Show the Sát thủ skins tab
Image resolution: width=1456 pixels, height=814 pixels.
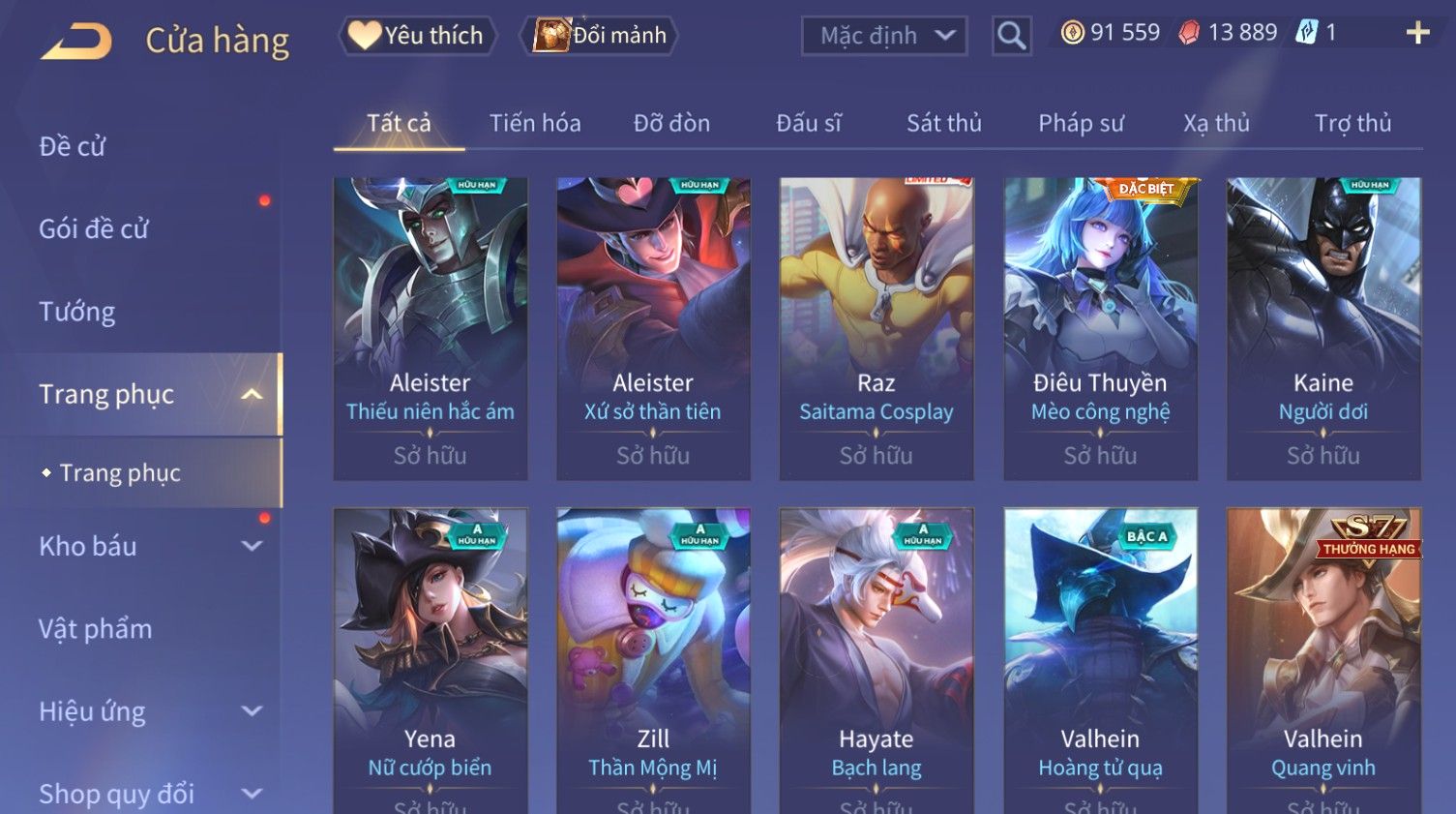point(943,123)
